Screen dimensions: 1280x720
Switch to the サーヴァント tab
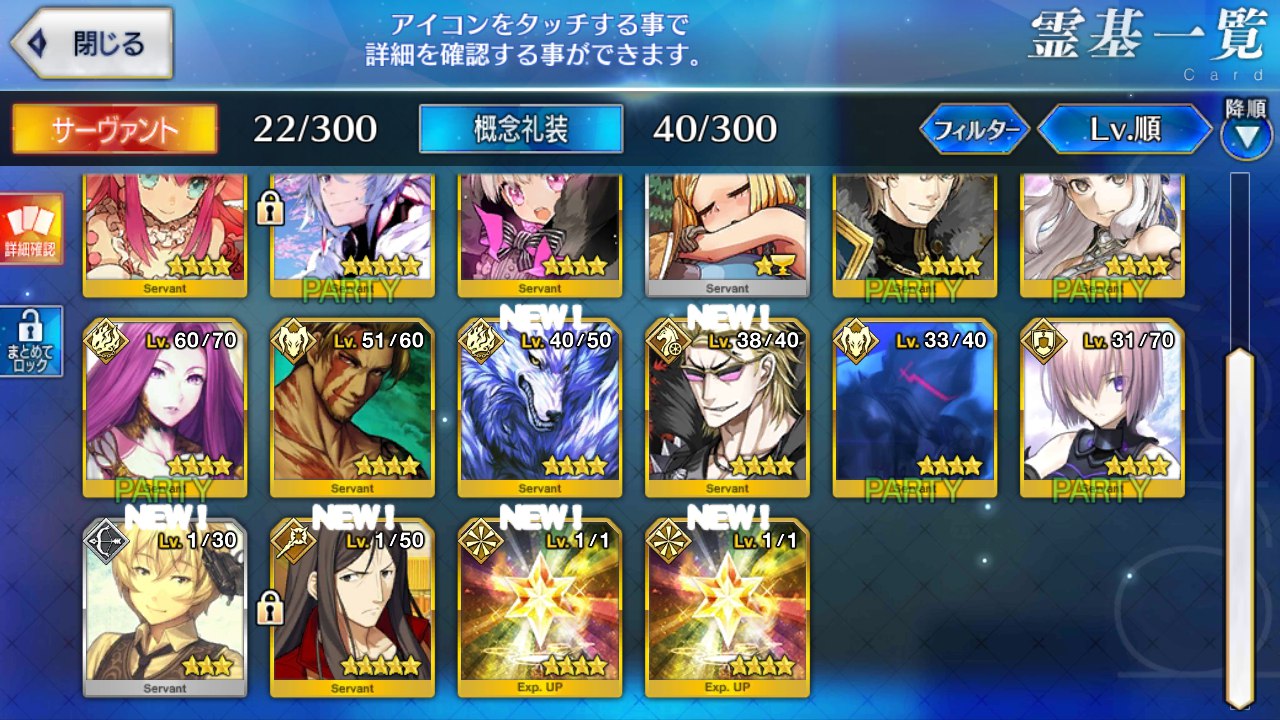click(114, 129)
